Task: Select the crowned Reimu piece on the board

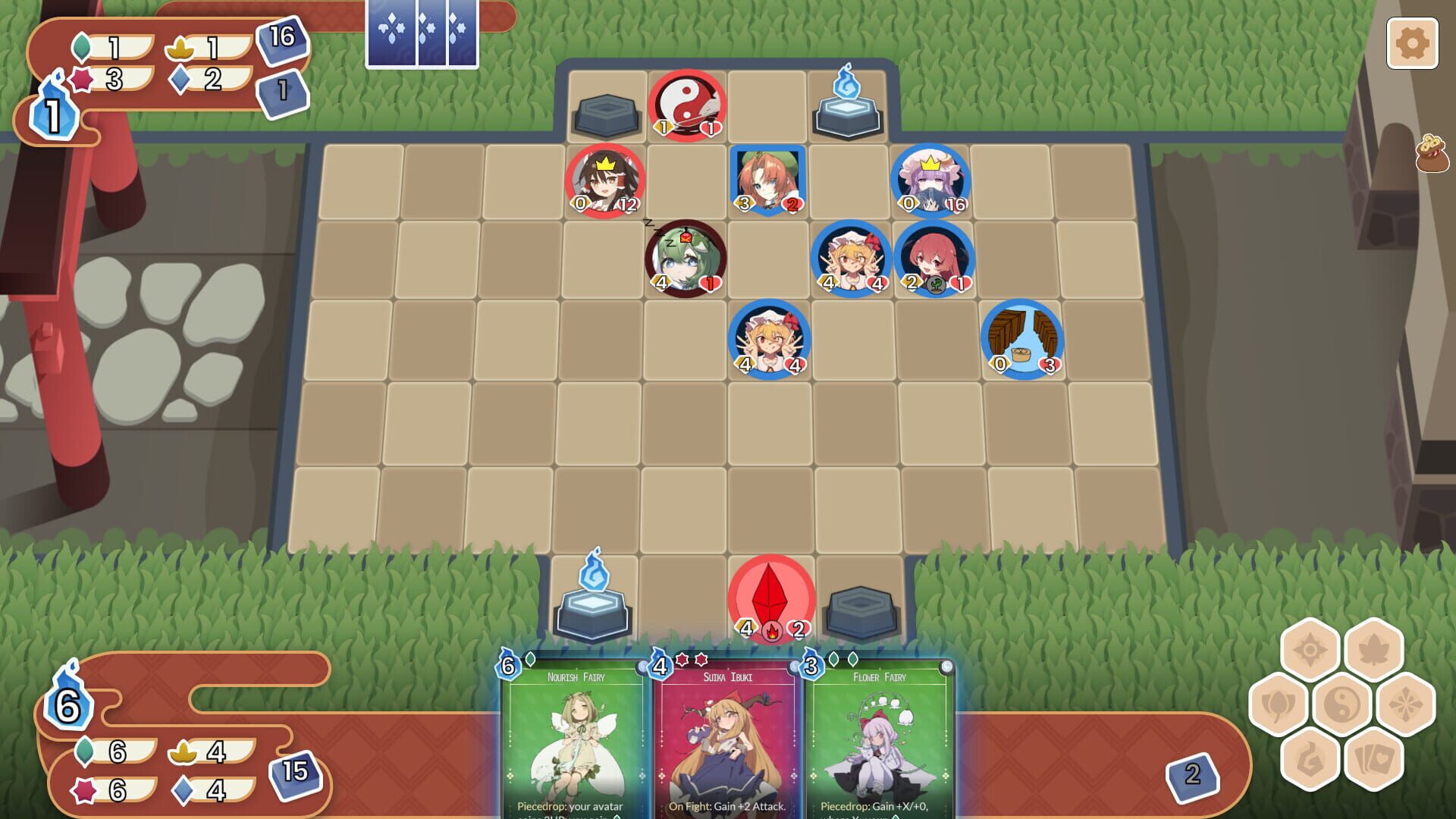Action: [604, 180]
